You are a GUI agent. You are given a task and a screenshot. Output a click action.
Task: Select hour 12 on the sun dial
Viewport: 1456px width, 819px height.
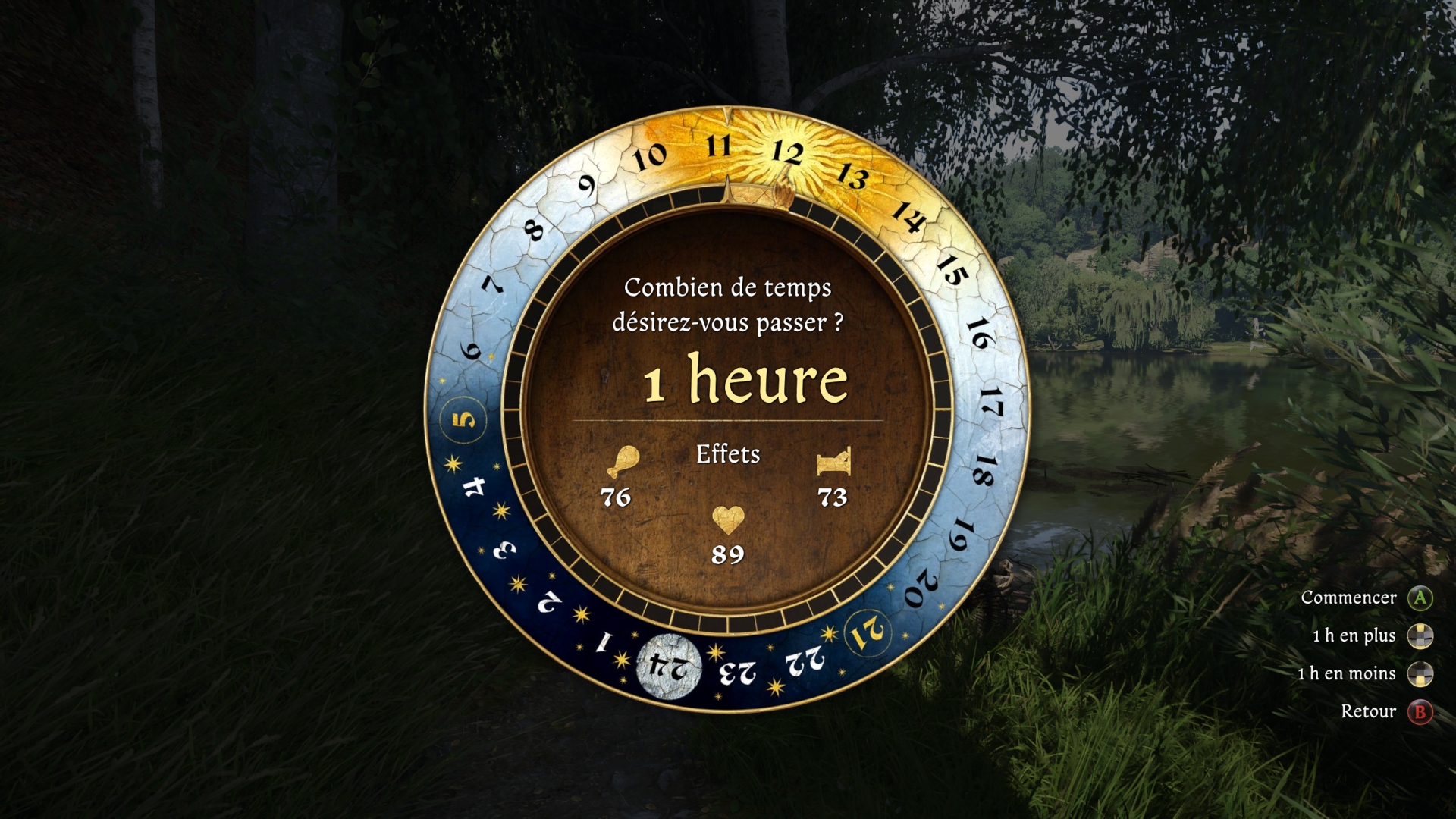pyautogui.click(x=787, y=153)
